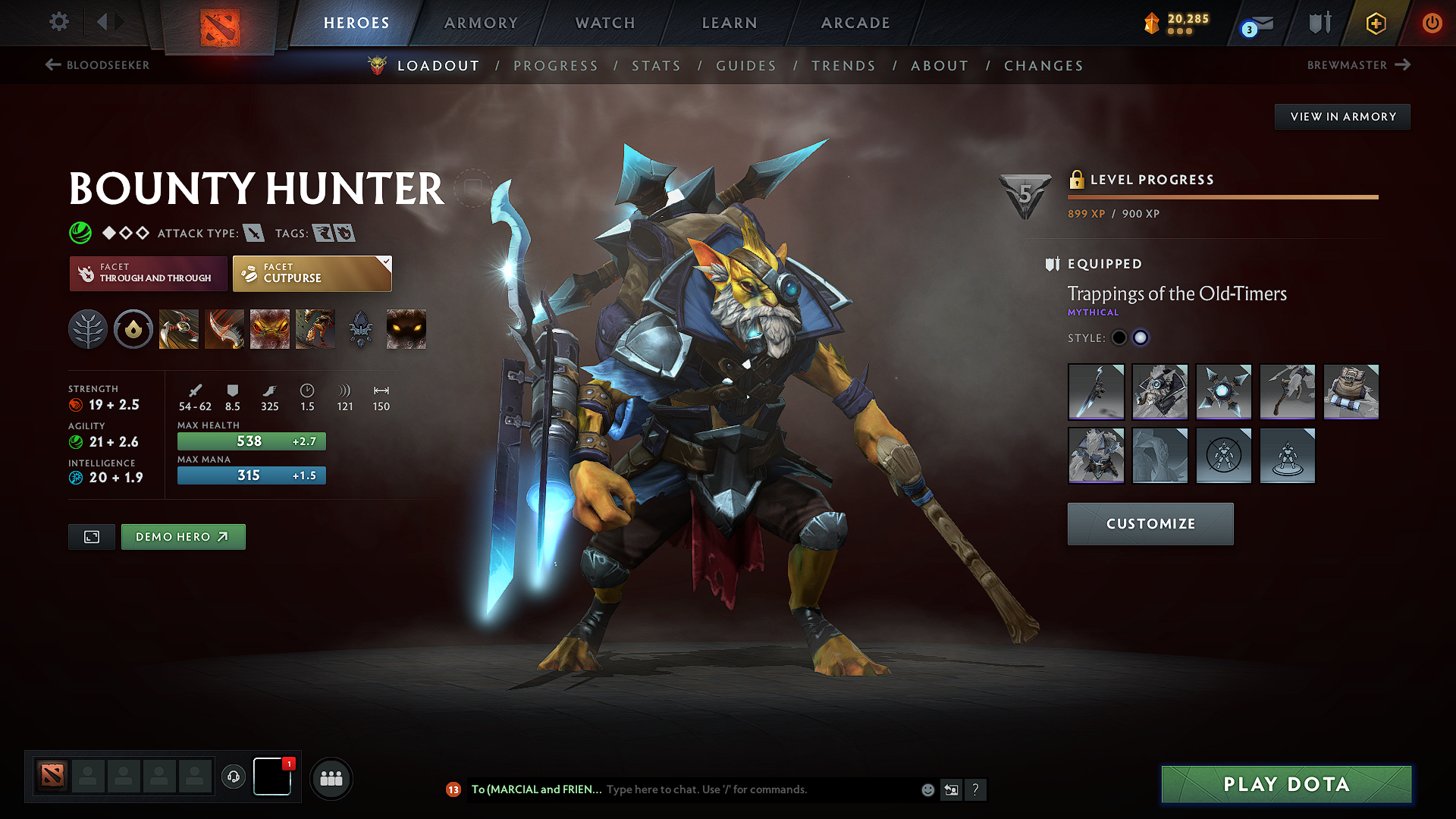Open the emoticon picker in chat bar

tap(927, 789)
